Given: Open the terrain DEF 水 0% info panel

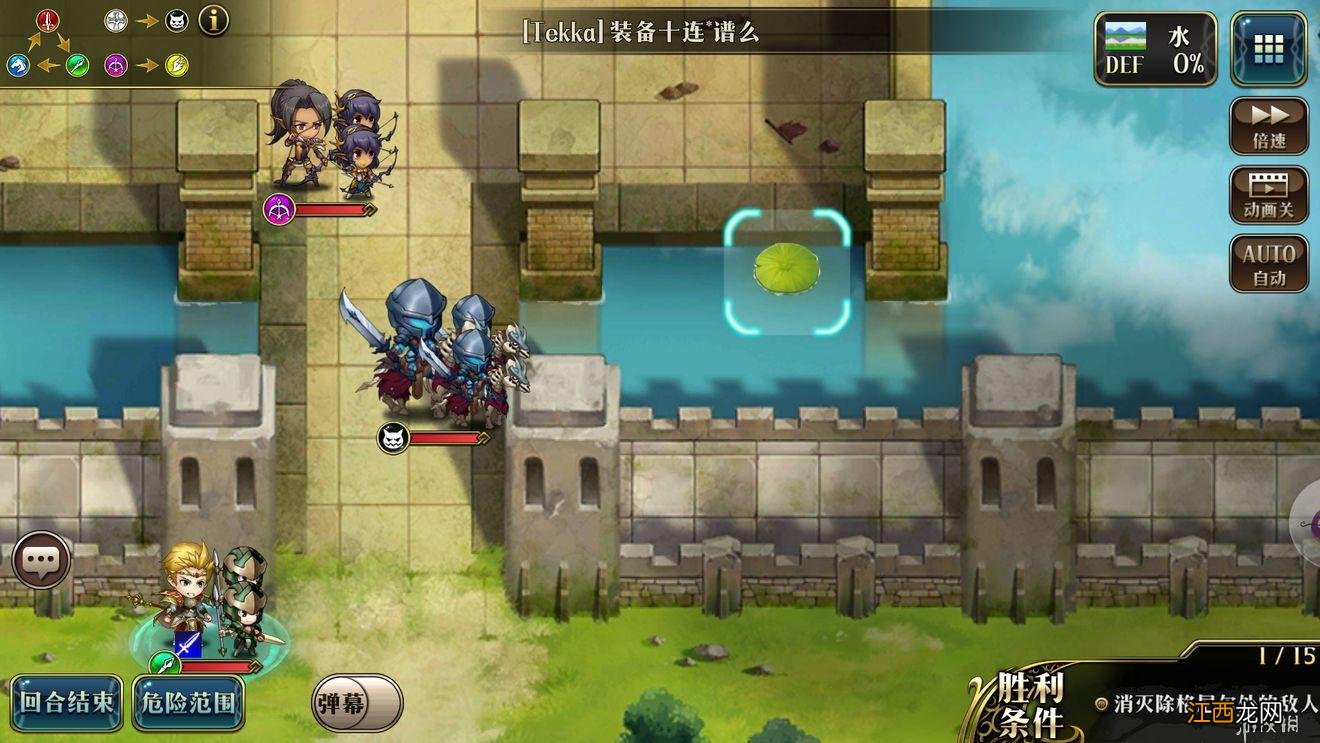Looking at the screenshot, I should [x=1155, y=44].
